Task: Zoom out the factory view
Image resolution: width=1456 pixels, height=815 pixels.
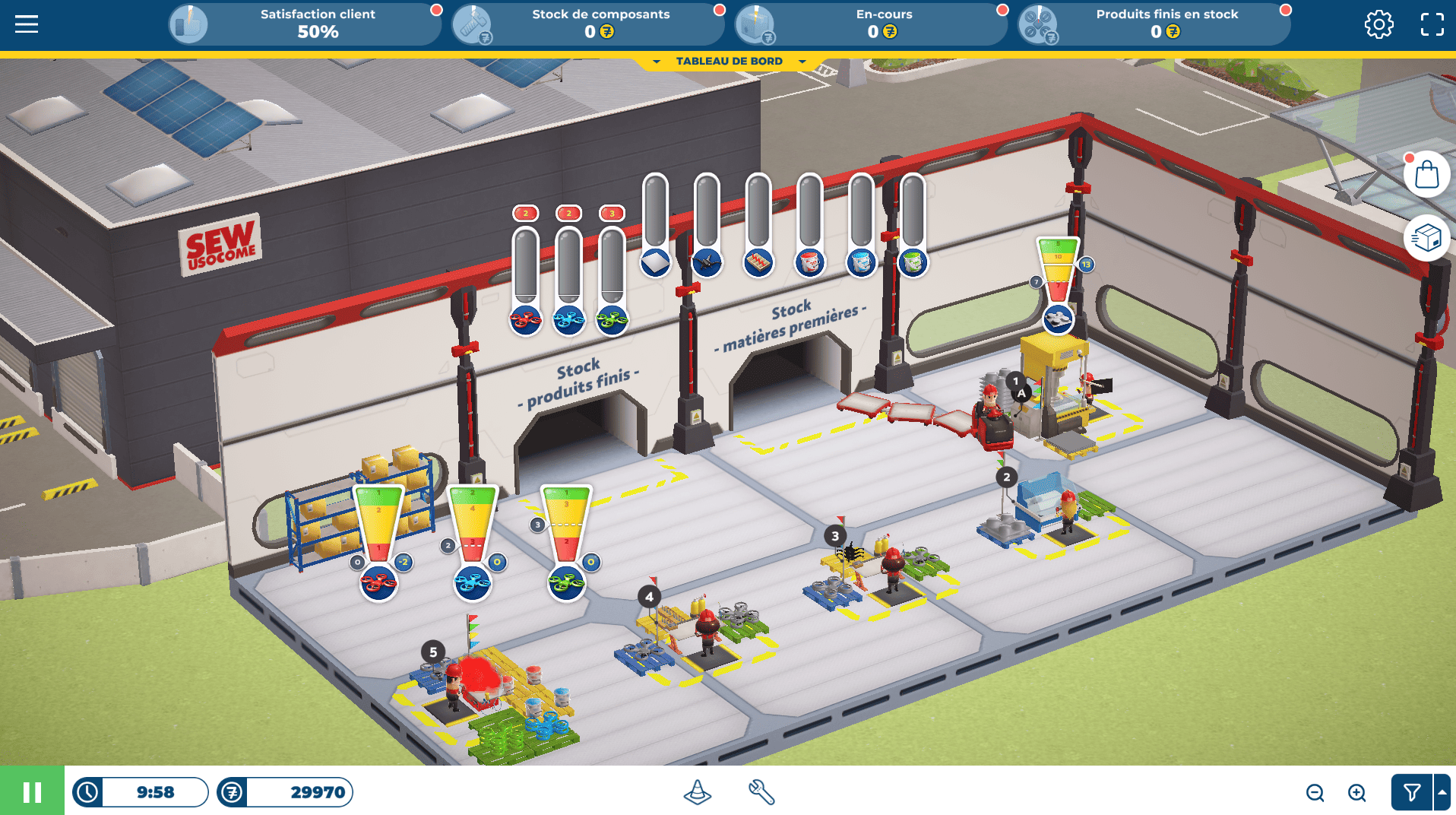Action: point(1315,793)
